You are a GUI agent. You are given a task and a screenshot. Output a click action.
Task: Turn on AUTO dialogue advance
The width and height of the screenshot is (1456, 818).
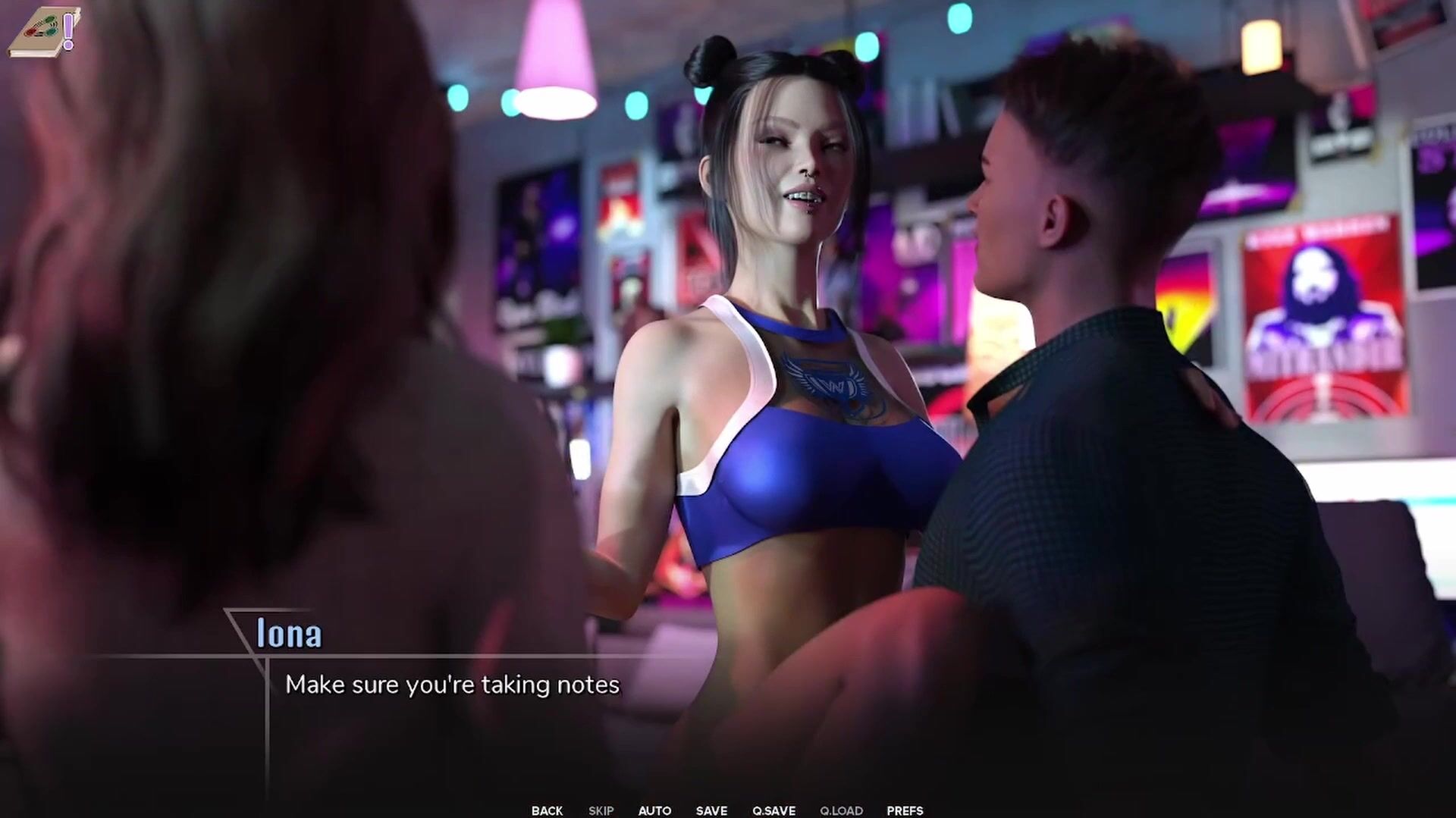pos(654,810)
